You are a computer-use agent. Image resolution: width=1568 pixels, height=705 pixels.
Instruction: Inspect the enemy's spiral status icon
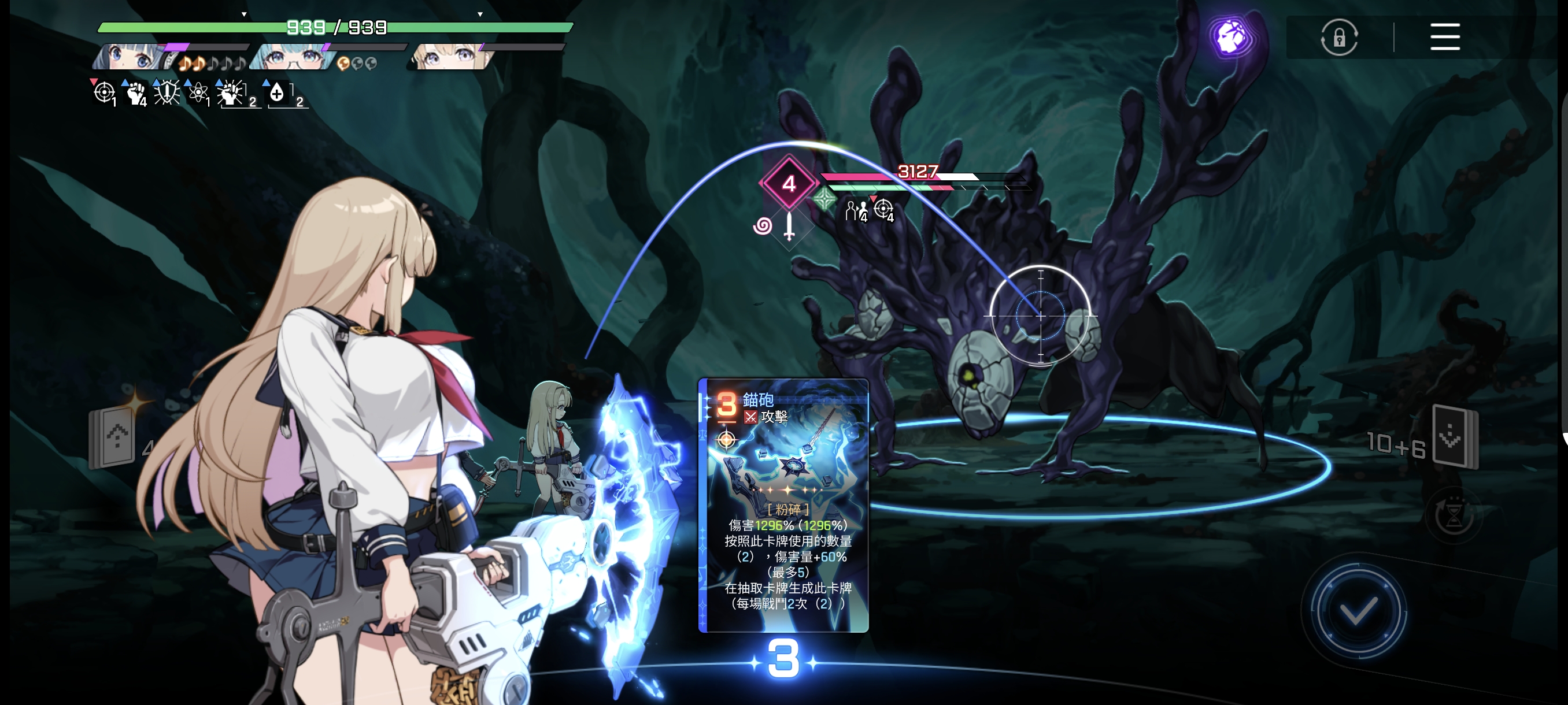click(x=762, y=227)
